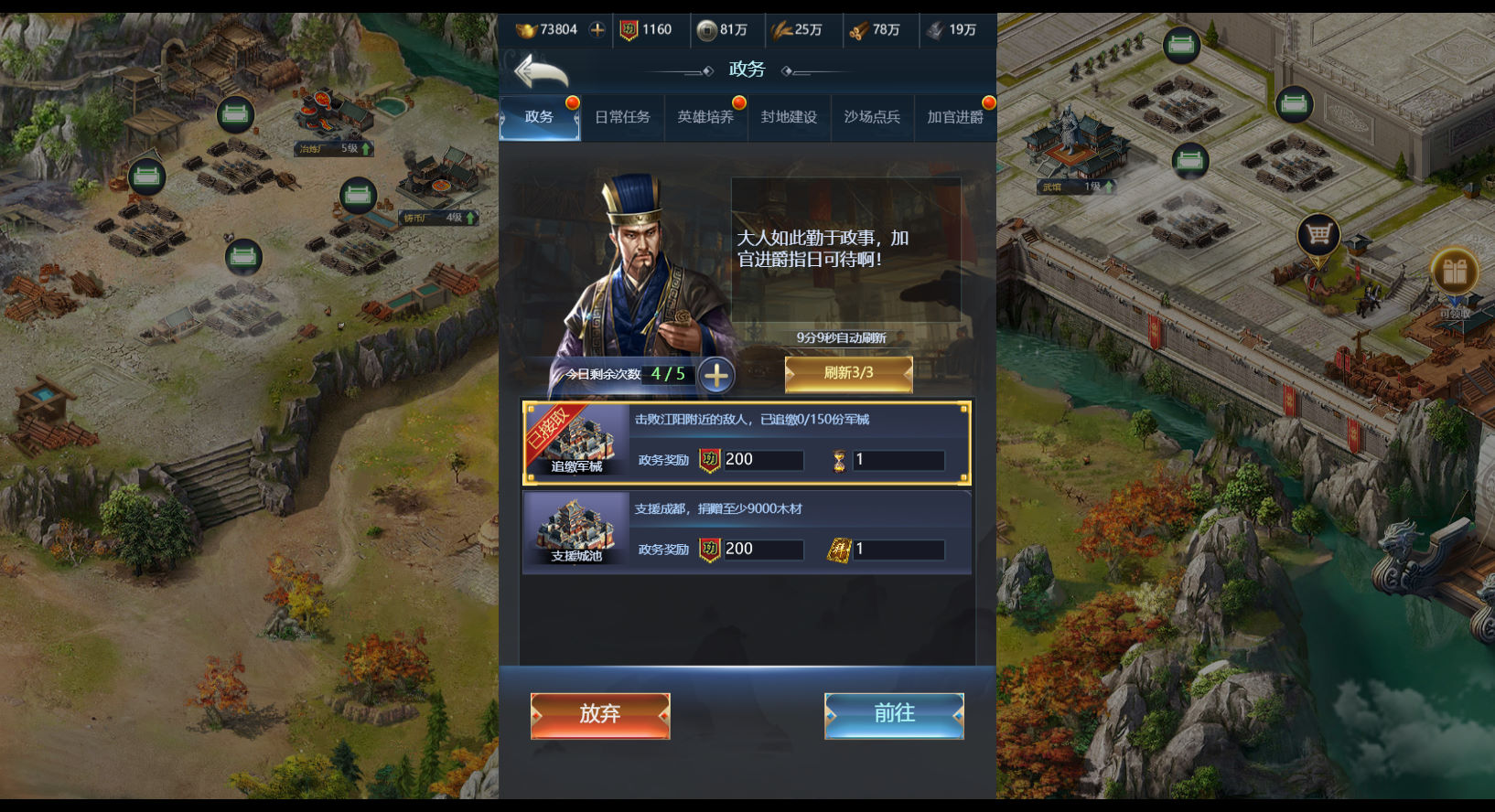Go to the task with 前往
This screenshot has height=812, width=1495.
click(894, 715)
